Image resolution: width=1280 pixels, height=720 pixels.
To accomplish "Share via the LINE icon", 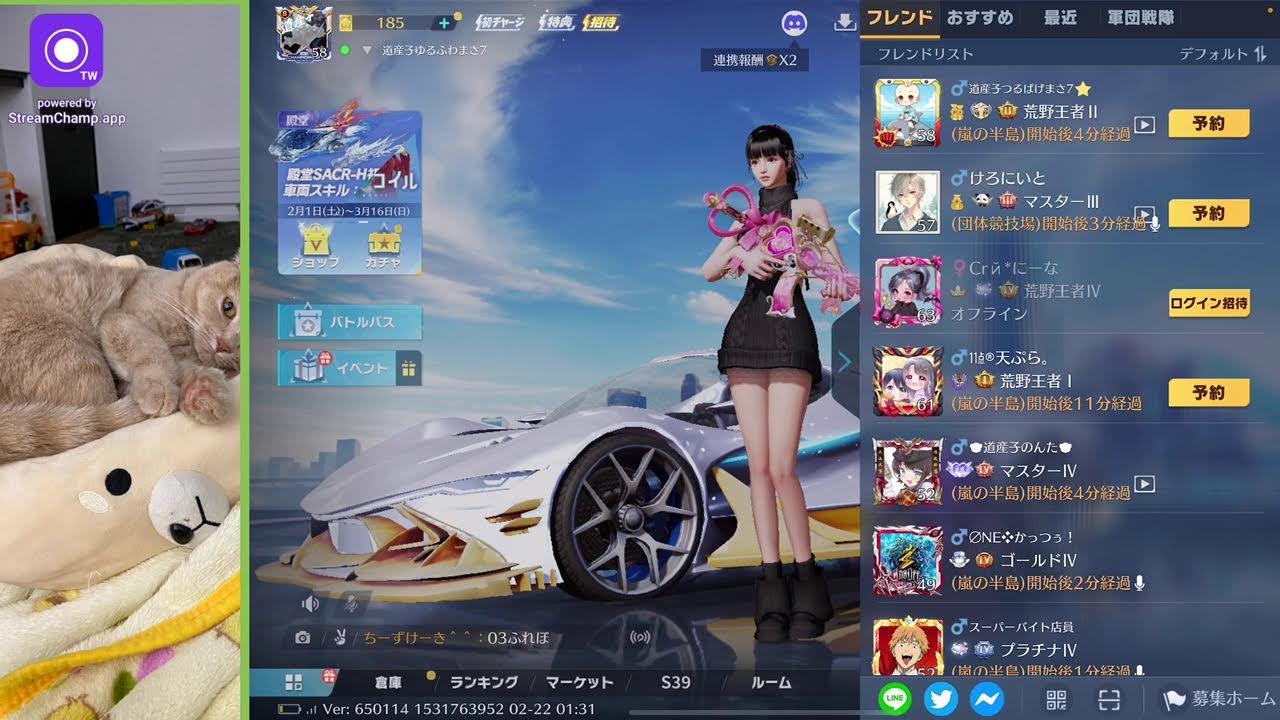I will click(895, 698).
